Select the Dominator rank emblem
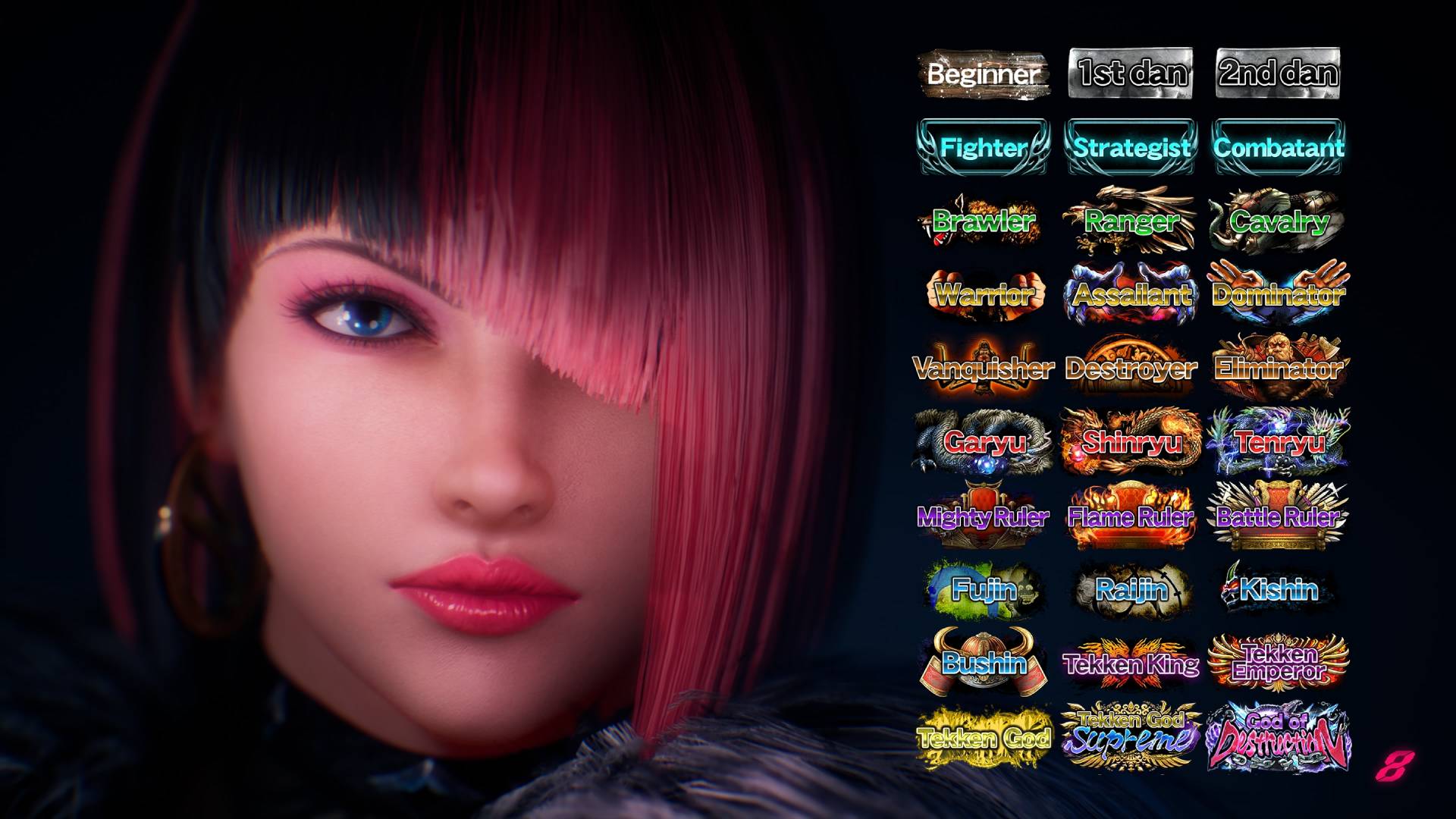The height and width of the screenshot is (819, 1456). click(x=1279, y=294)
